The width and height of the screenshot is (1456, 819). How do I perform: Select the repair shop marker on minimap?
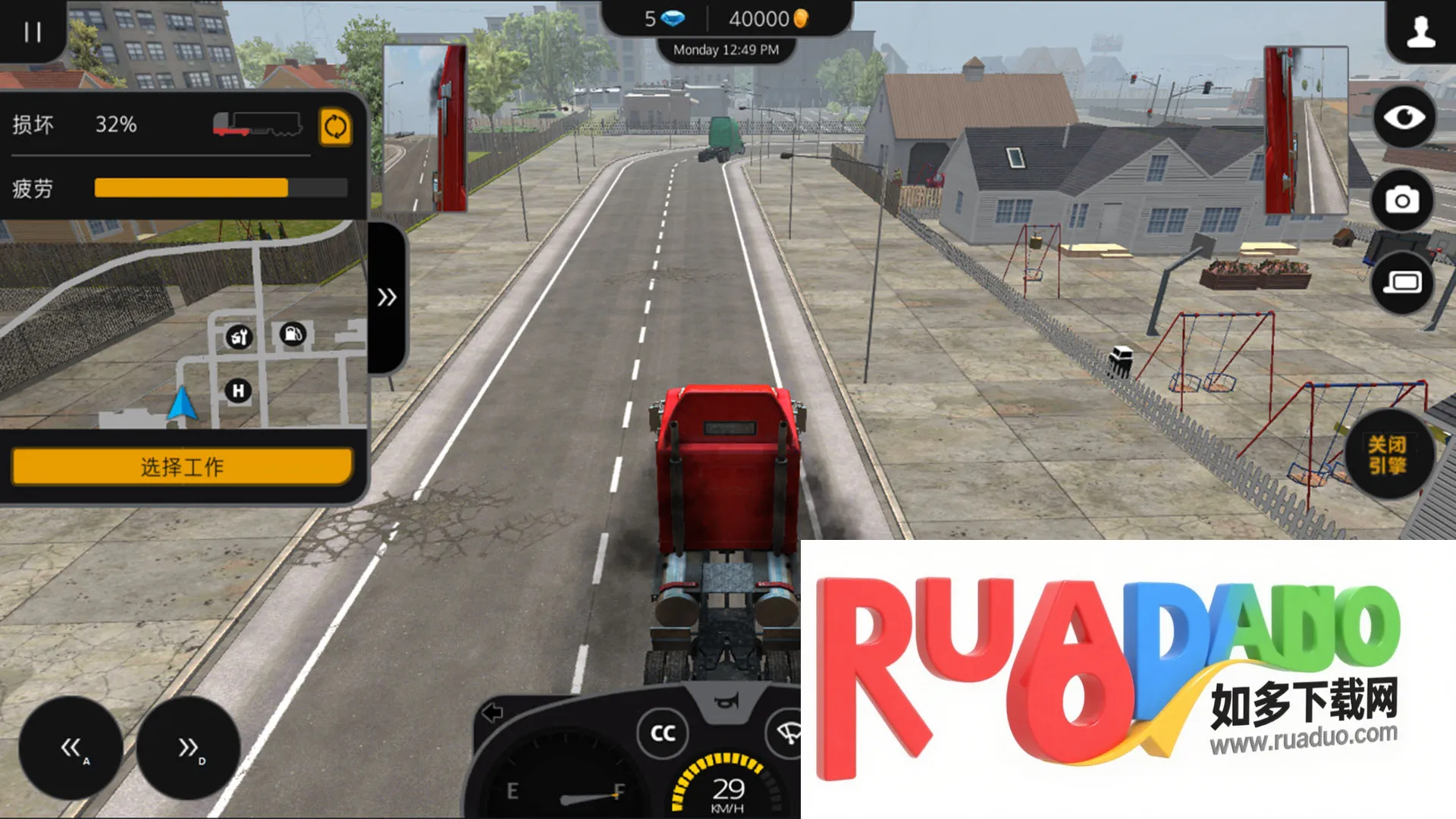(239, 337)
